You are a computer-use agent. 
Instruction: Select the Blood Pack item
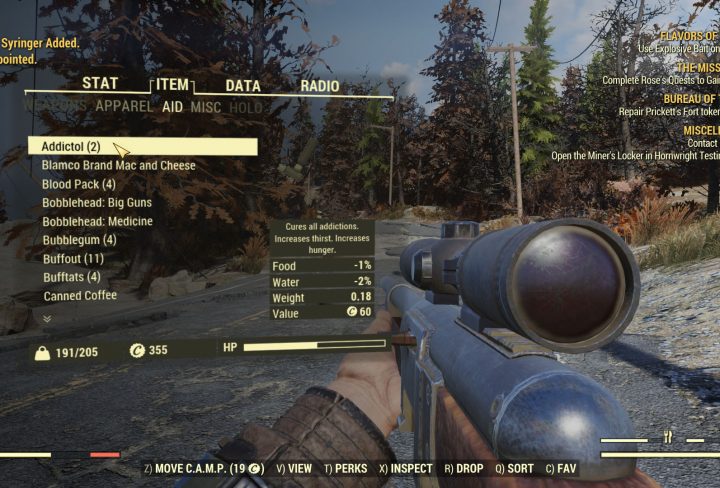pos(79,184)
